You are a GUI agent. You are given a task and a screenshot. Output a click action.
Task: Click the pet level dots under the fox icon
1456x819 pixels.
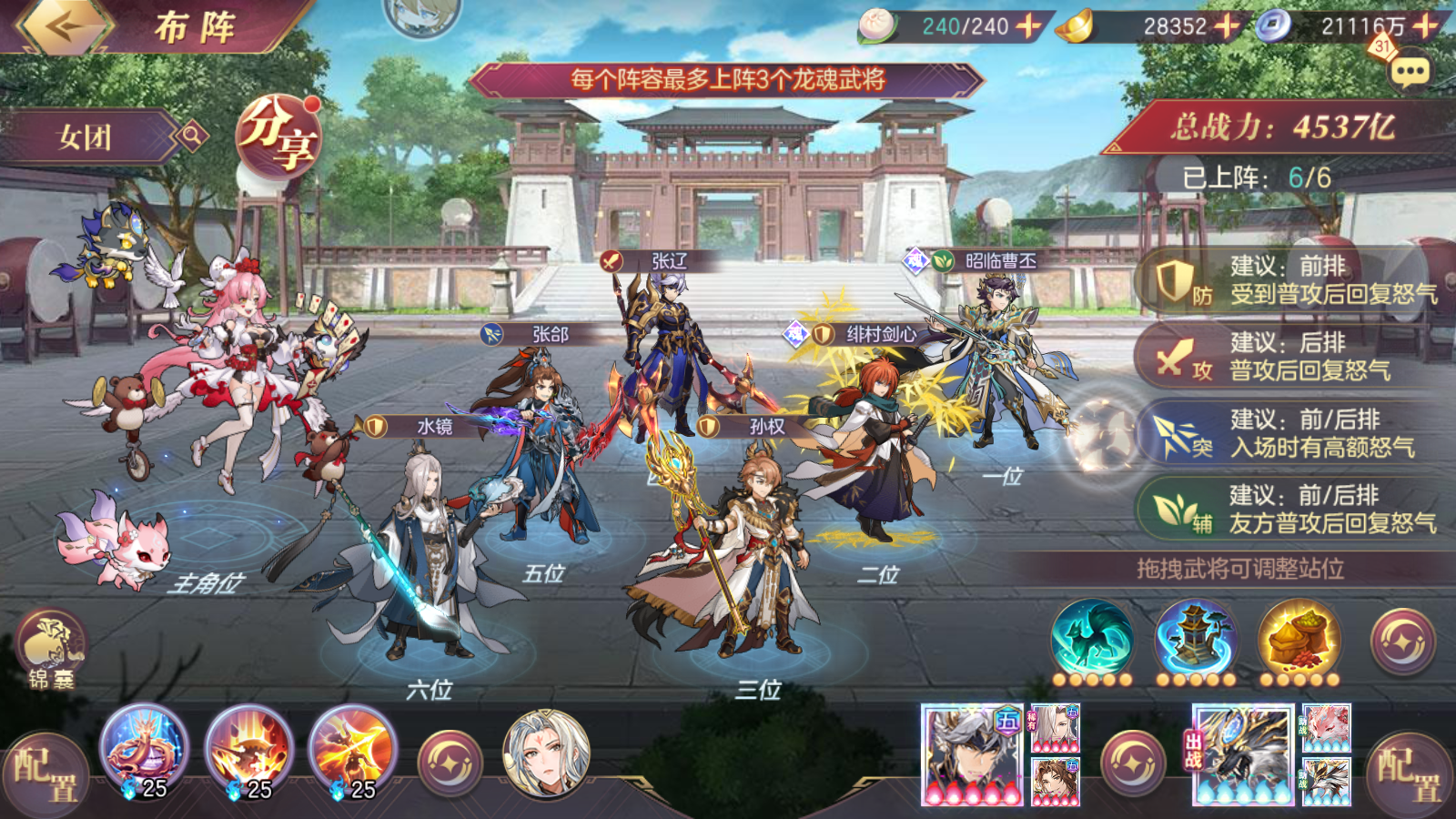[x=1092, y=681]
